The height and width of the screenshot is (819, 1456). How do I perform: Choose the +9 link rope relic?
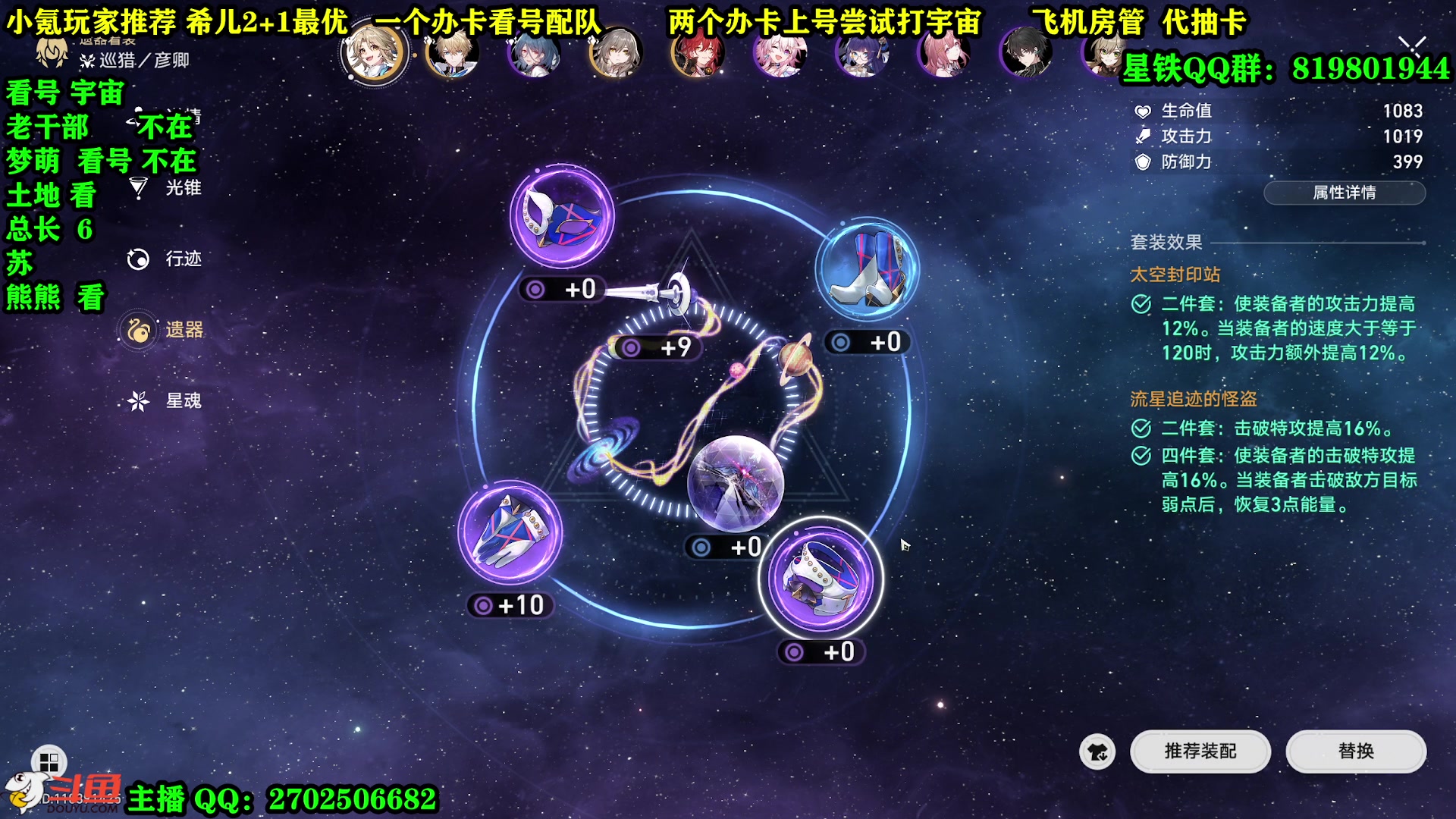671,296
